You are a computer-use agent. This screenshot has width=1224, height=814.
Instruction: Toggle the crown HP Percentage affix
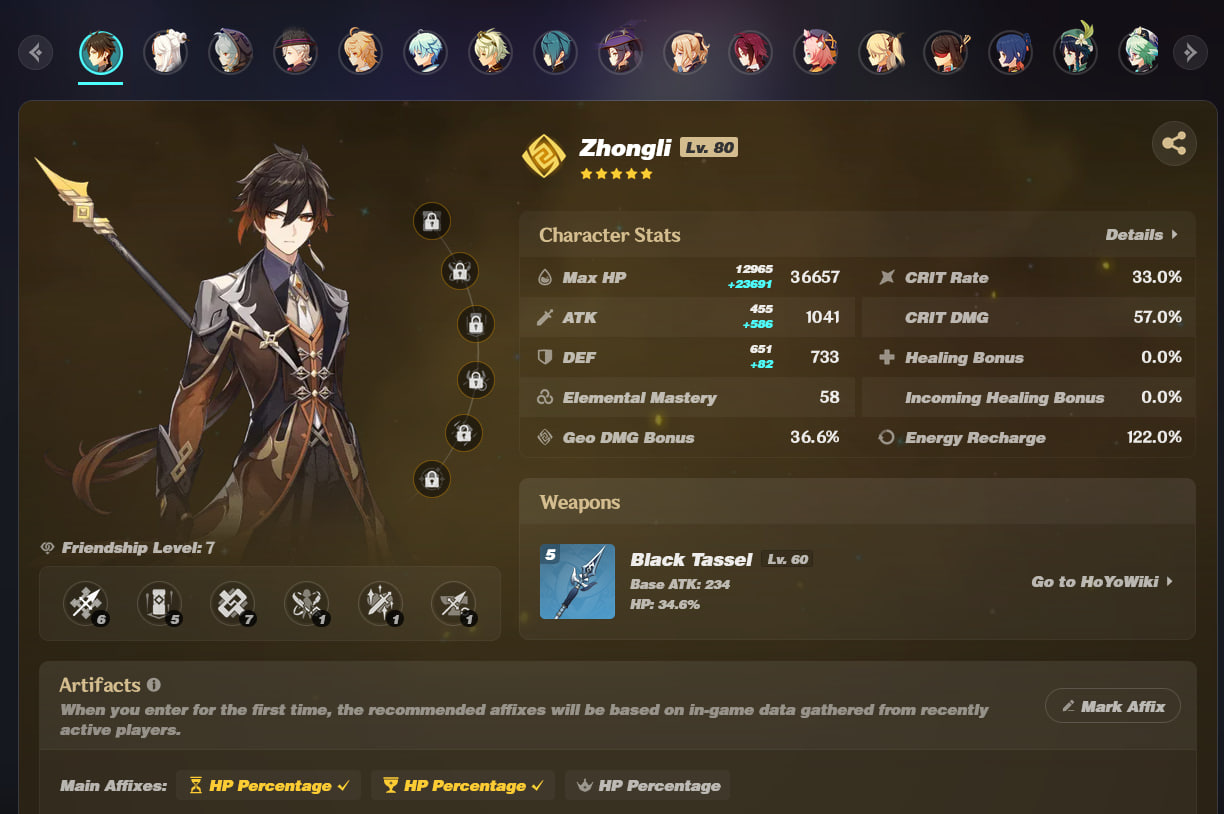click(647, 786)
